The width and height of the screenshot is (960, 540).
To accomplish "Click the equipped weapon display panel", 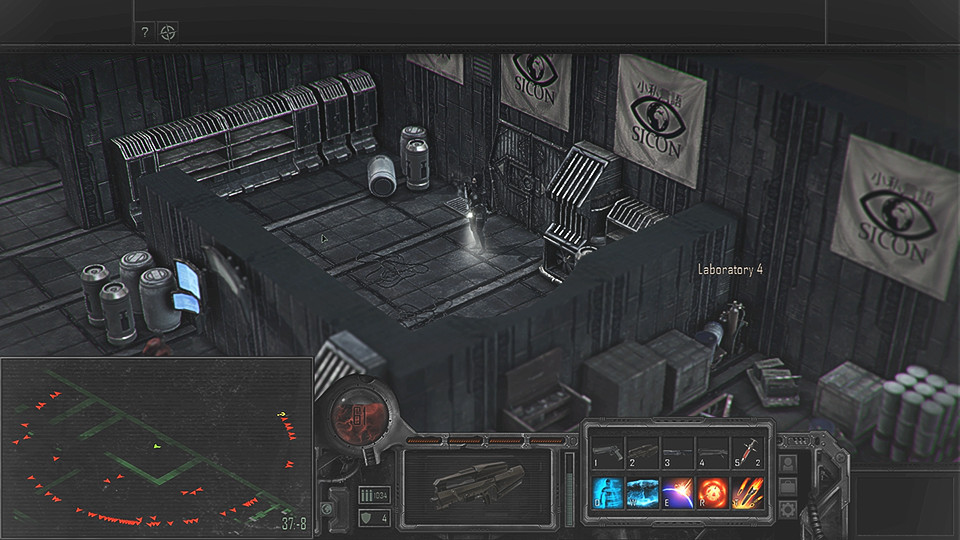I will pyautogui.click(x=478, y=487).
